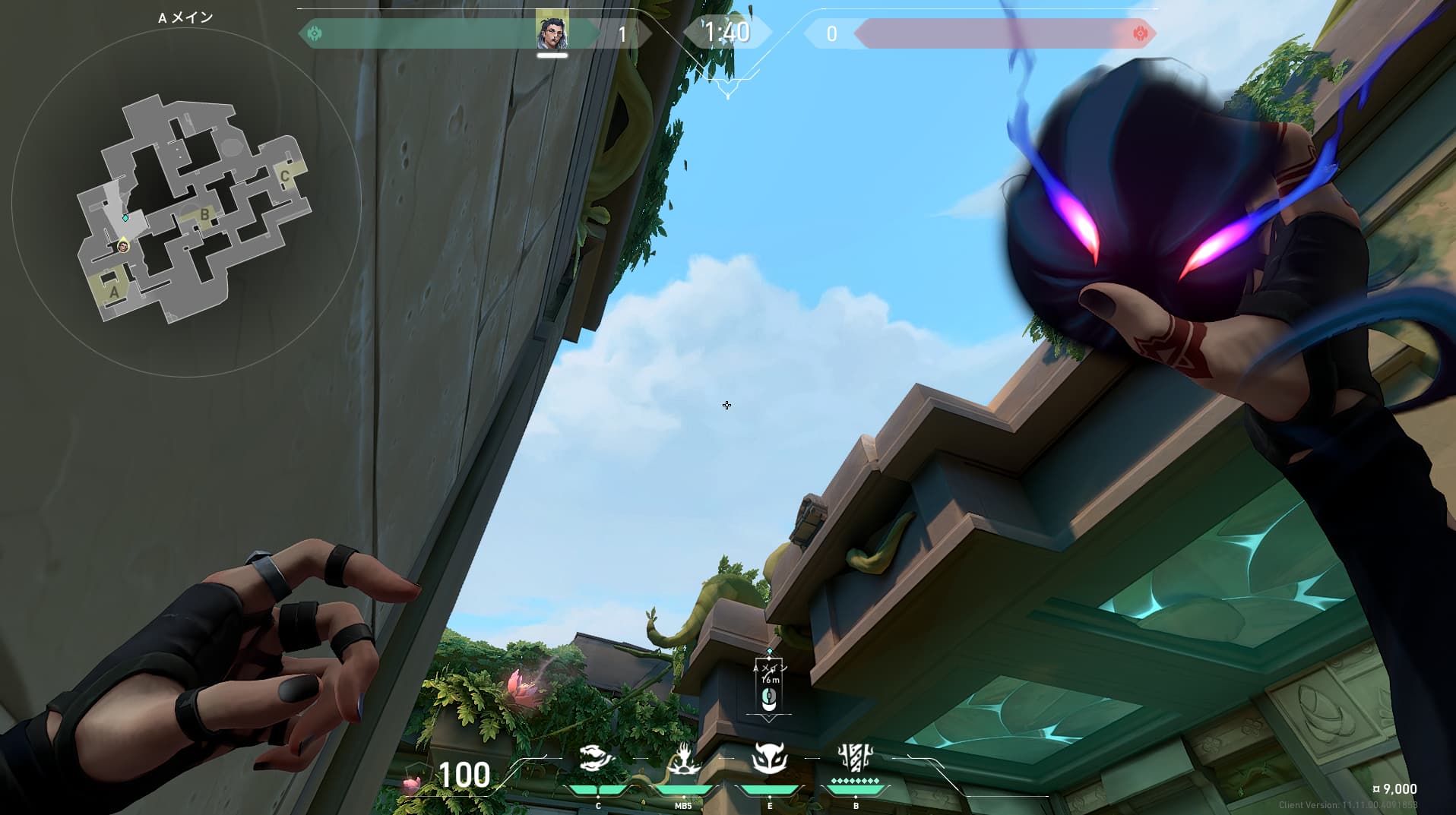The image size is (1456, 815).
Task: Click the A site on the minimap
Action: pos(114,291)
